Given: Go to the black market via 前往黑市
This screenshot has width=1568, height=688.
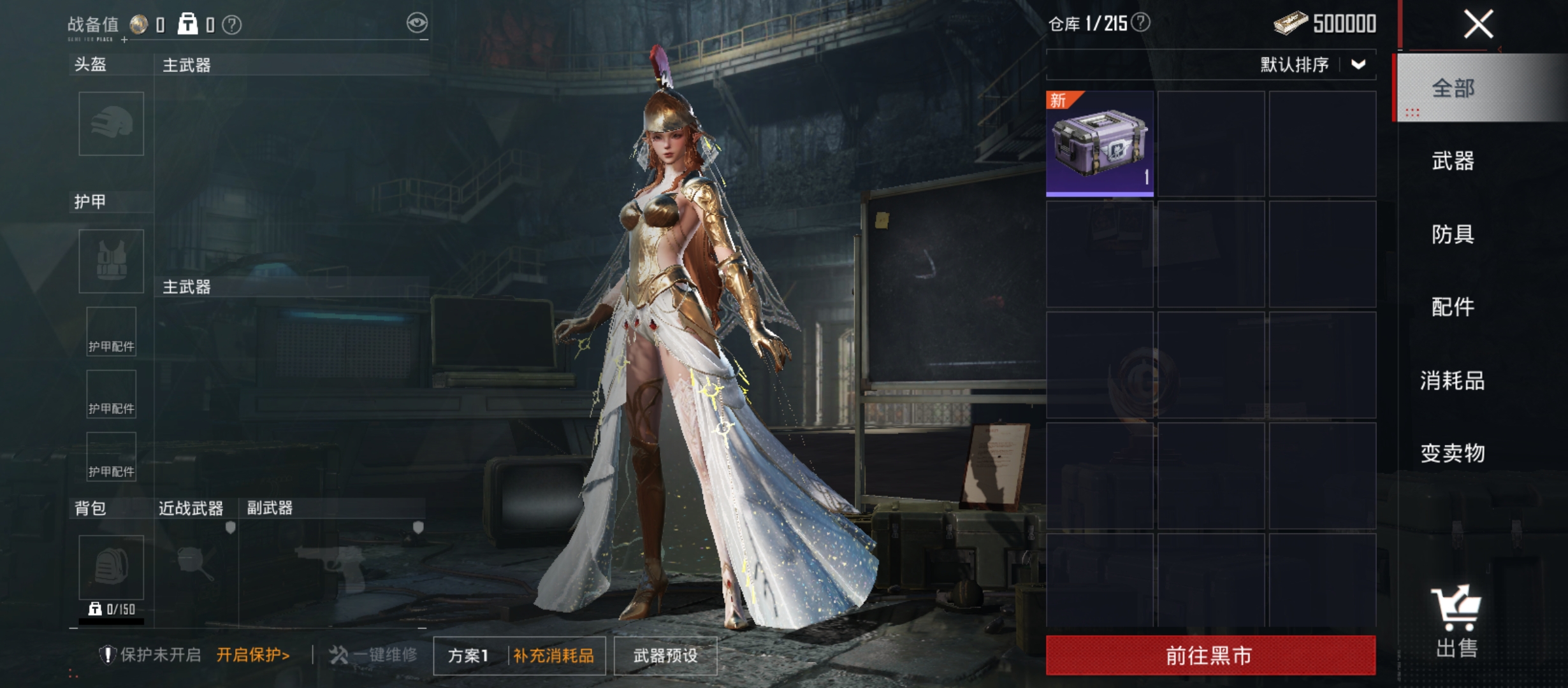Looking at the screenshot, I should point(1210,655).
